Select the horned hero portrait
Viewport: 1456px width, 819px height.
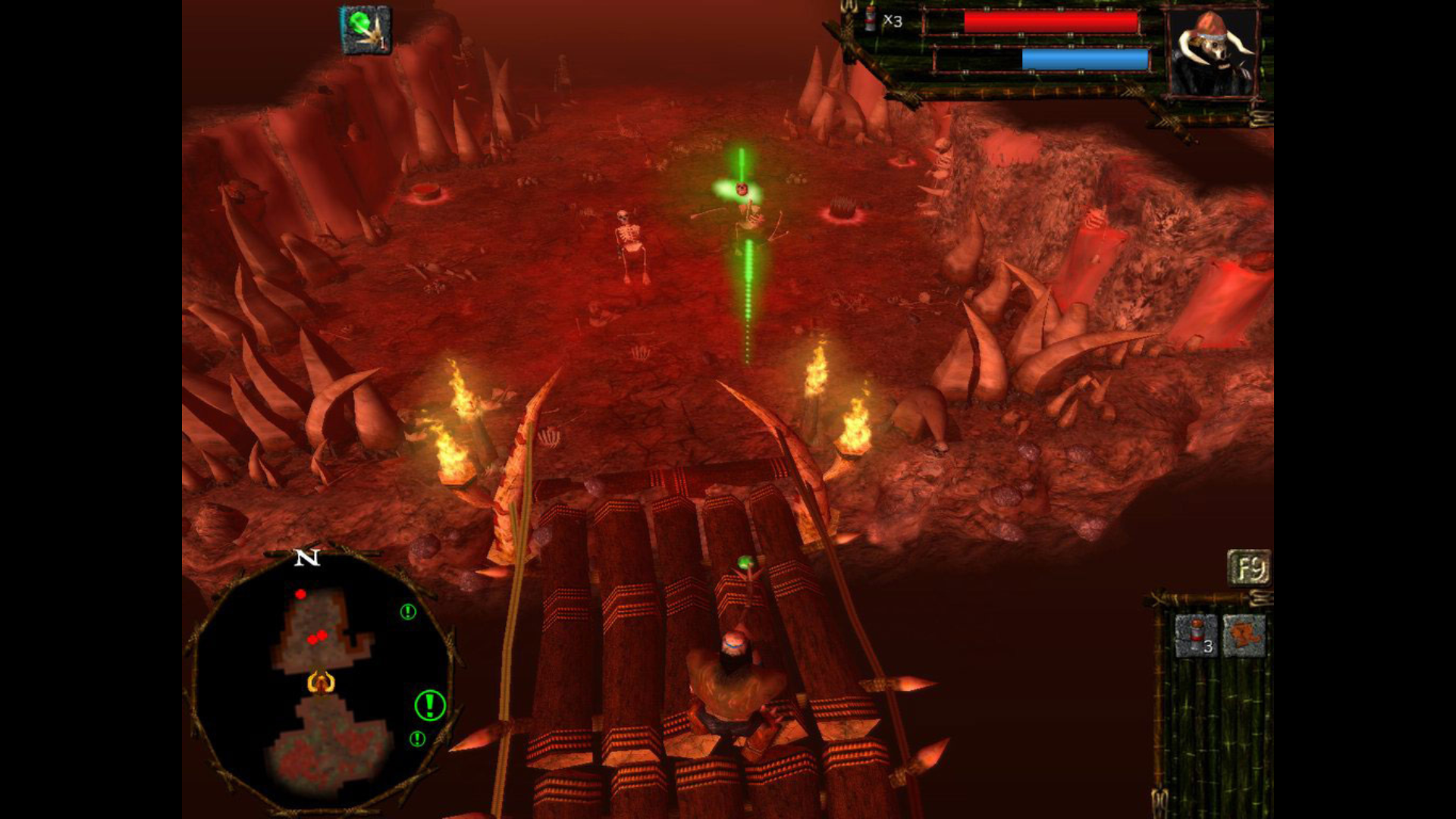click(1213, 55)
